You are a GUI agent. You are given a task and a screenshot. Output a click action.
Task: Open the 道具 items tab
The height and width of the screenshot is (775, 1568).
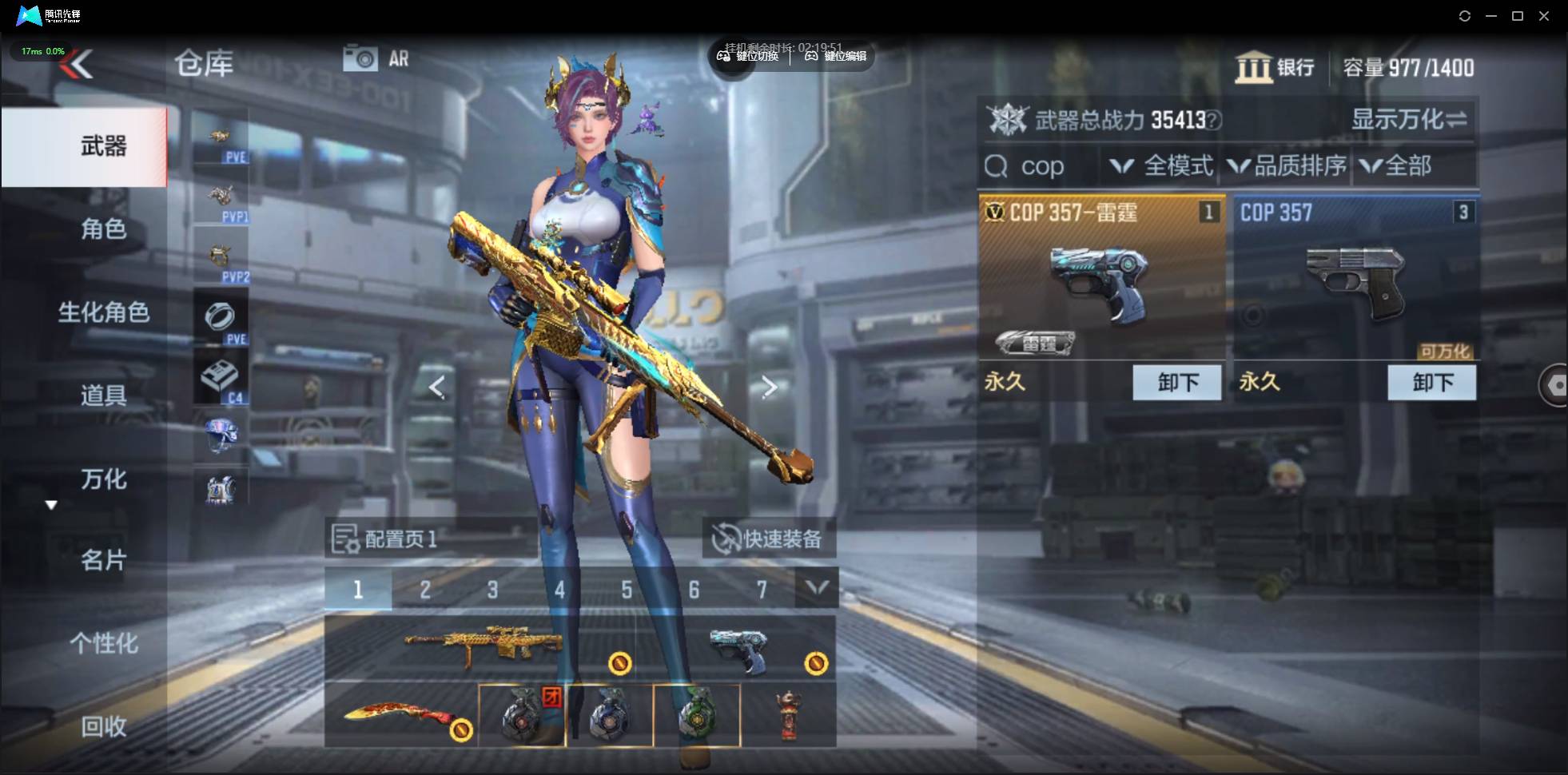[x=103, y=395]
